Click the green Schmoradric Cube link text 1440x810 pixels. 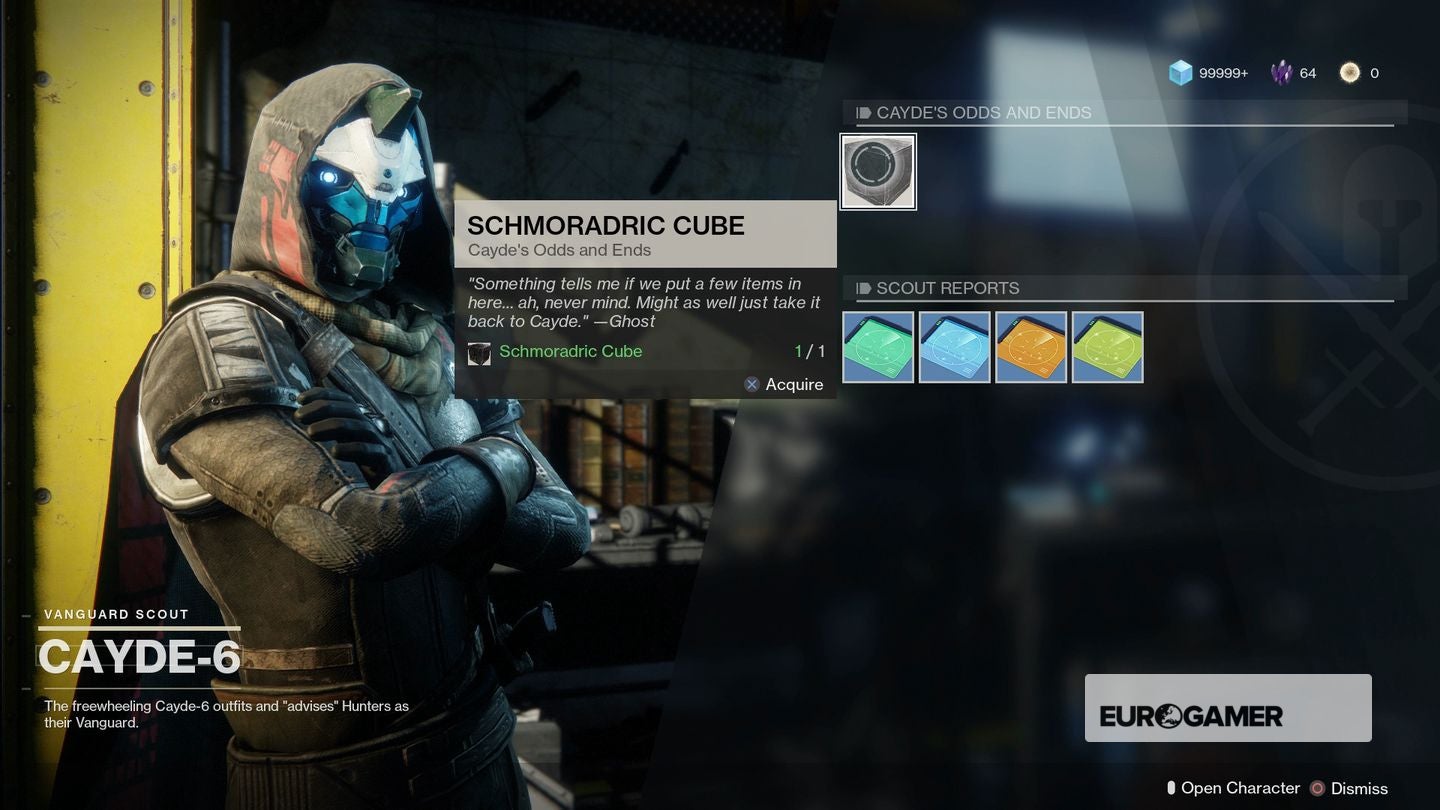pos(571,352)
